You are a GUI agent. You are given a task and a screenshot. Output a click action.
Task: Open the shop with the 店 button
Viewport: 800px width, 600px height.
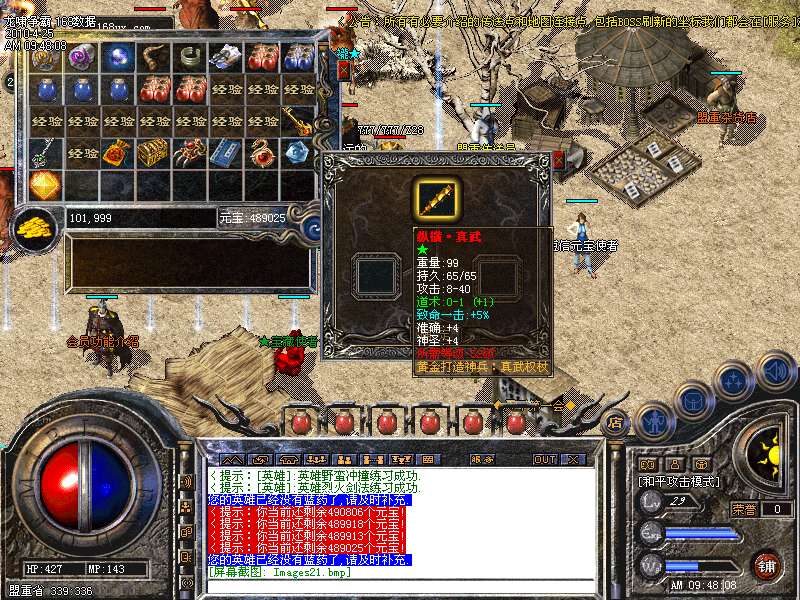pos(616,421)
